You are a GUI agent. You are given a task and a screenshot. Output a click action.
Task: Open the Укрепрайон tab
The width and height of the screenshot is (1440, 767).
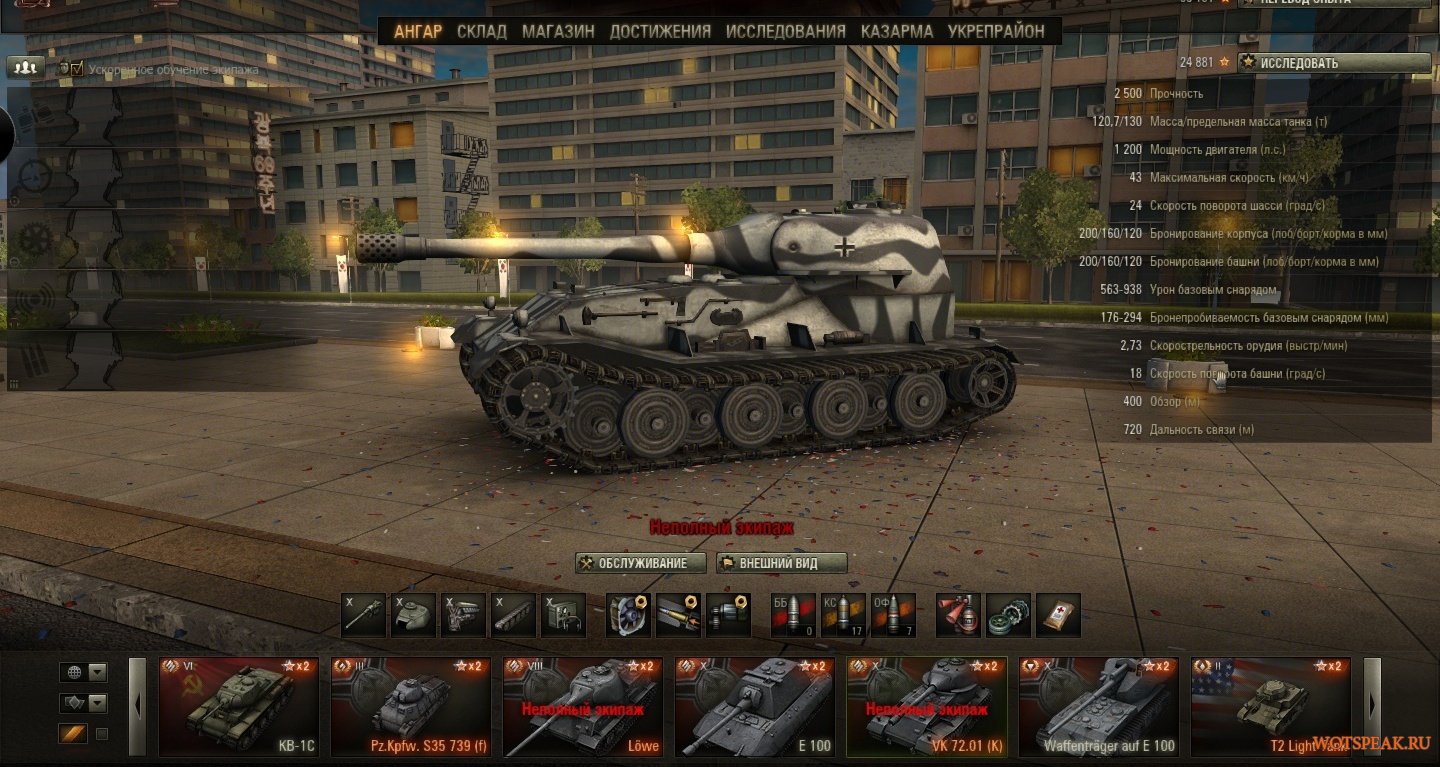(x=996, y=31)
